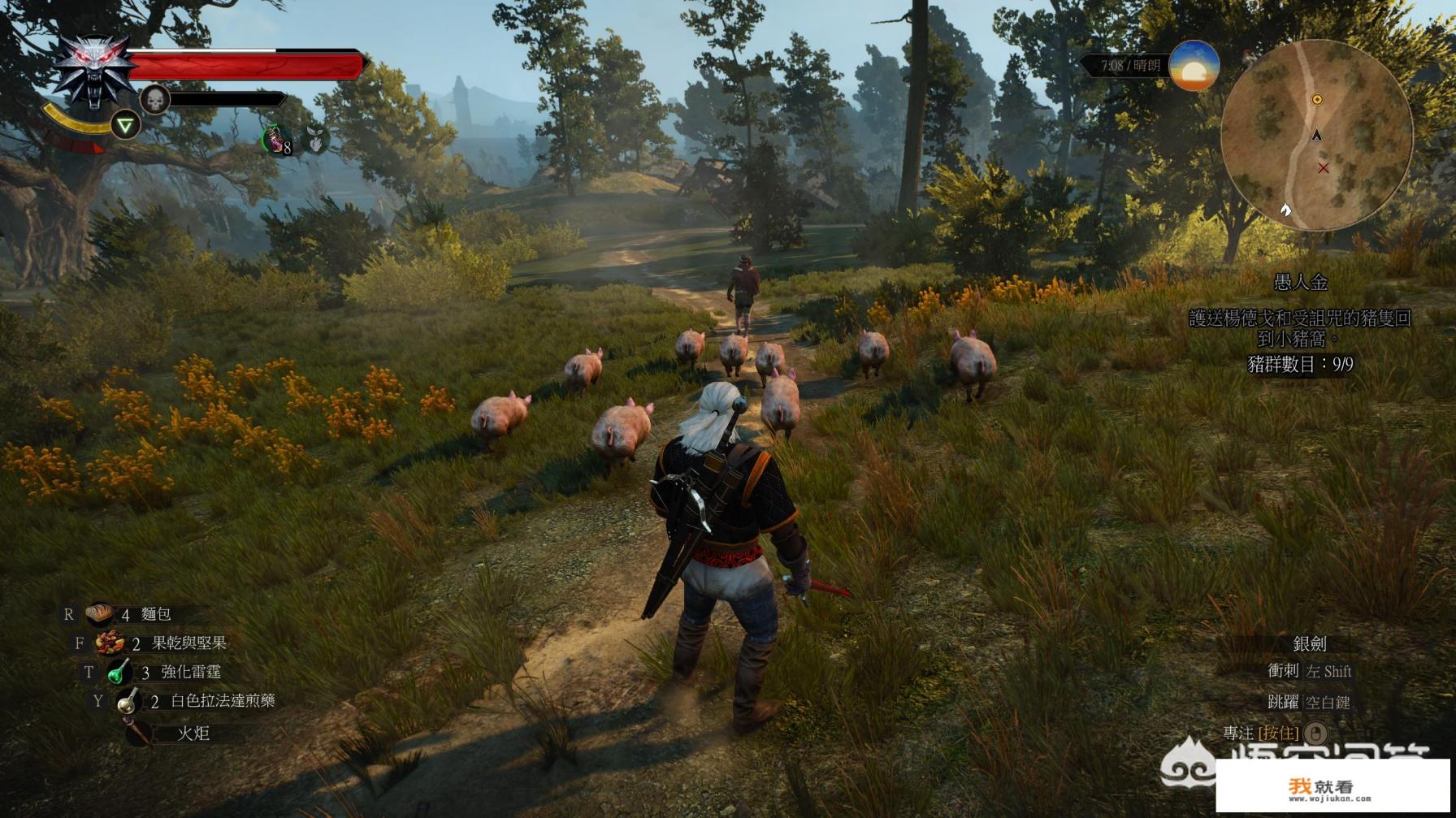Click the quest objective about escorting pigs

[x=1300, y=328]
